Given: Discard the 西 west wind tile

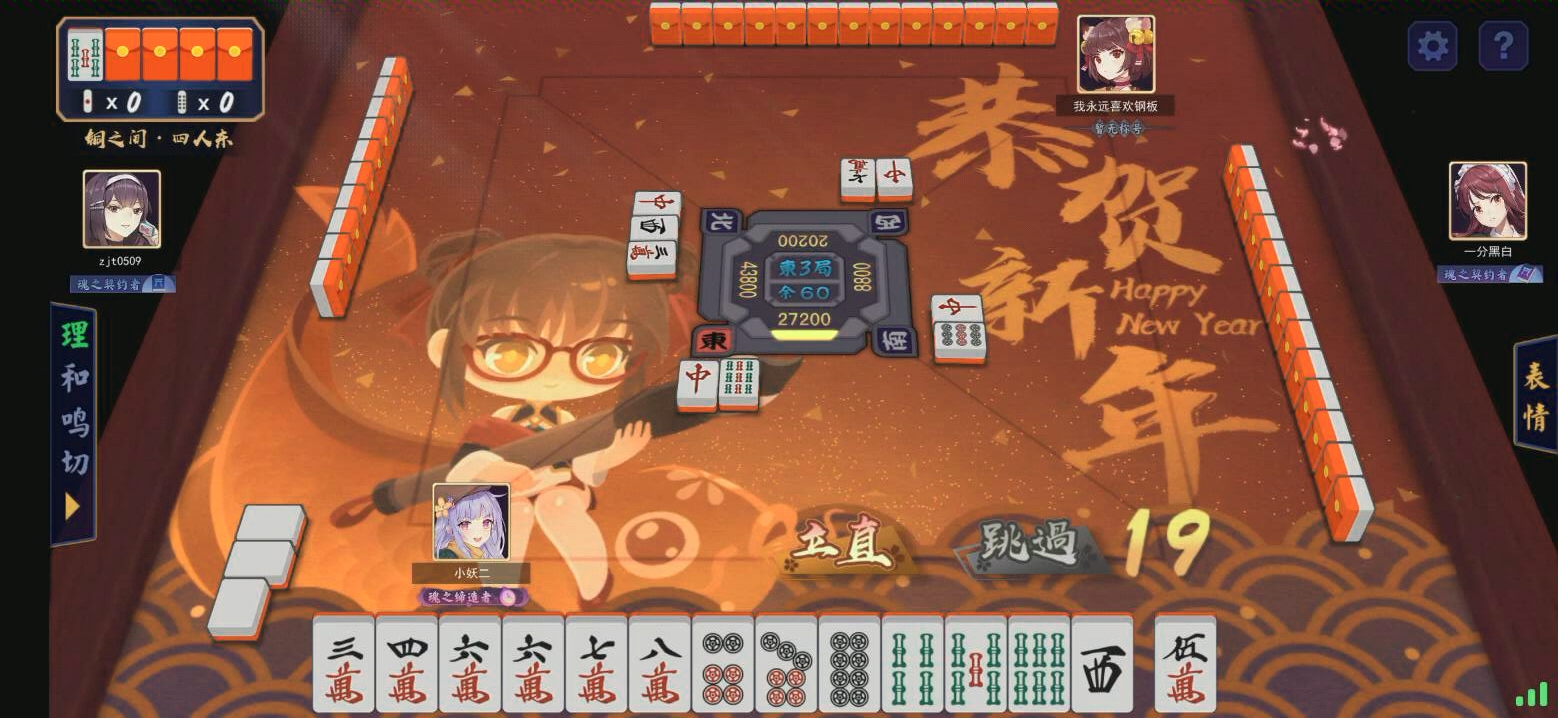Looking at the screenshot, I should pyautogui.click(x=1102, y=664).
